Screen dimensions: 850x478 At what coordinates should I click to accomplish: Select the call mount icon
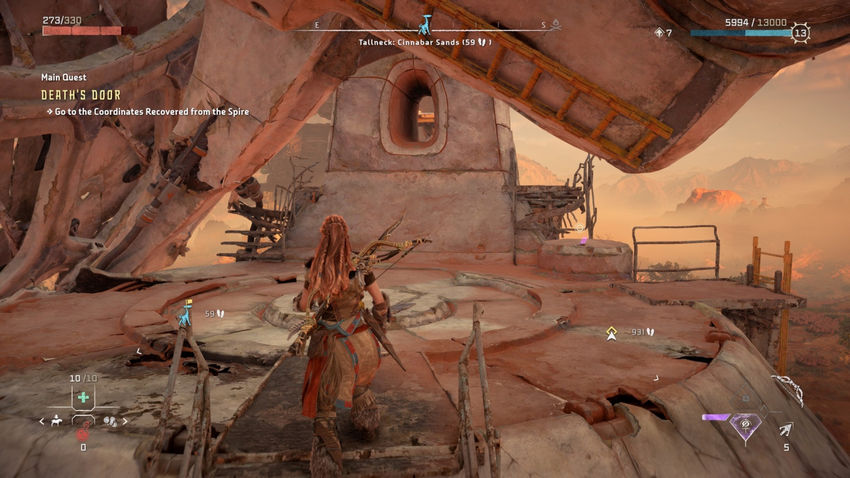click(x=56, y=421)
